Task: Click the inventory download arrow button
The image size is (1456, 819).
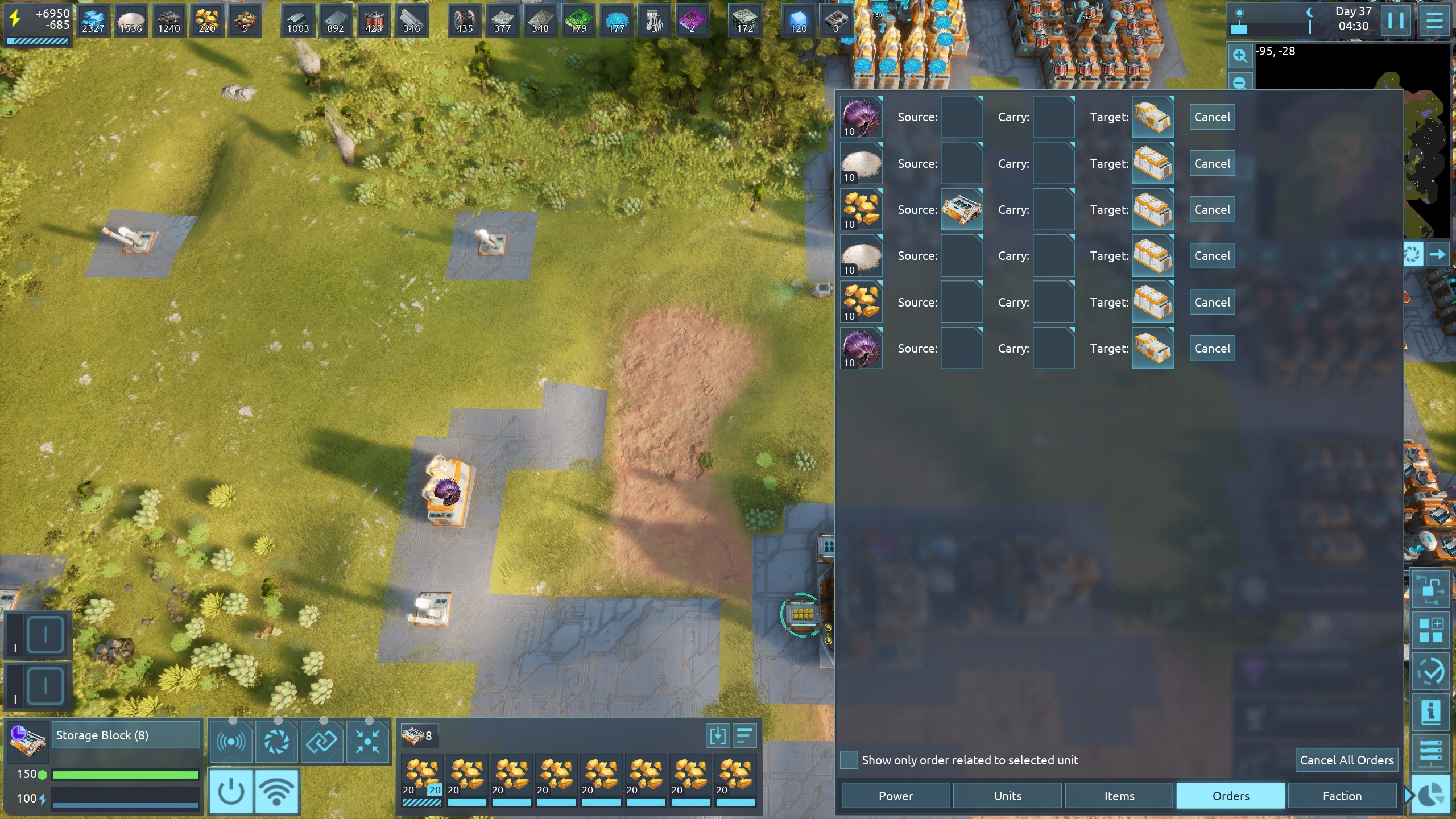Action: pyautogui.click(x=717, y=736)
